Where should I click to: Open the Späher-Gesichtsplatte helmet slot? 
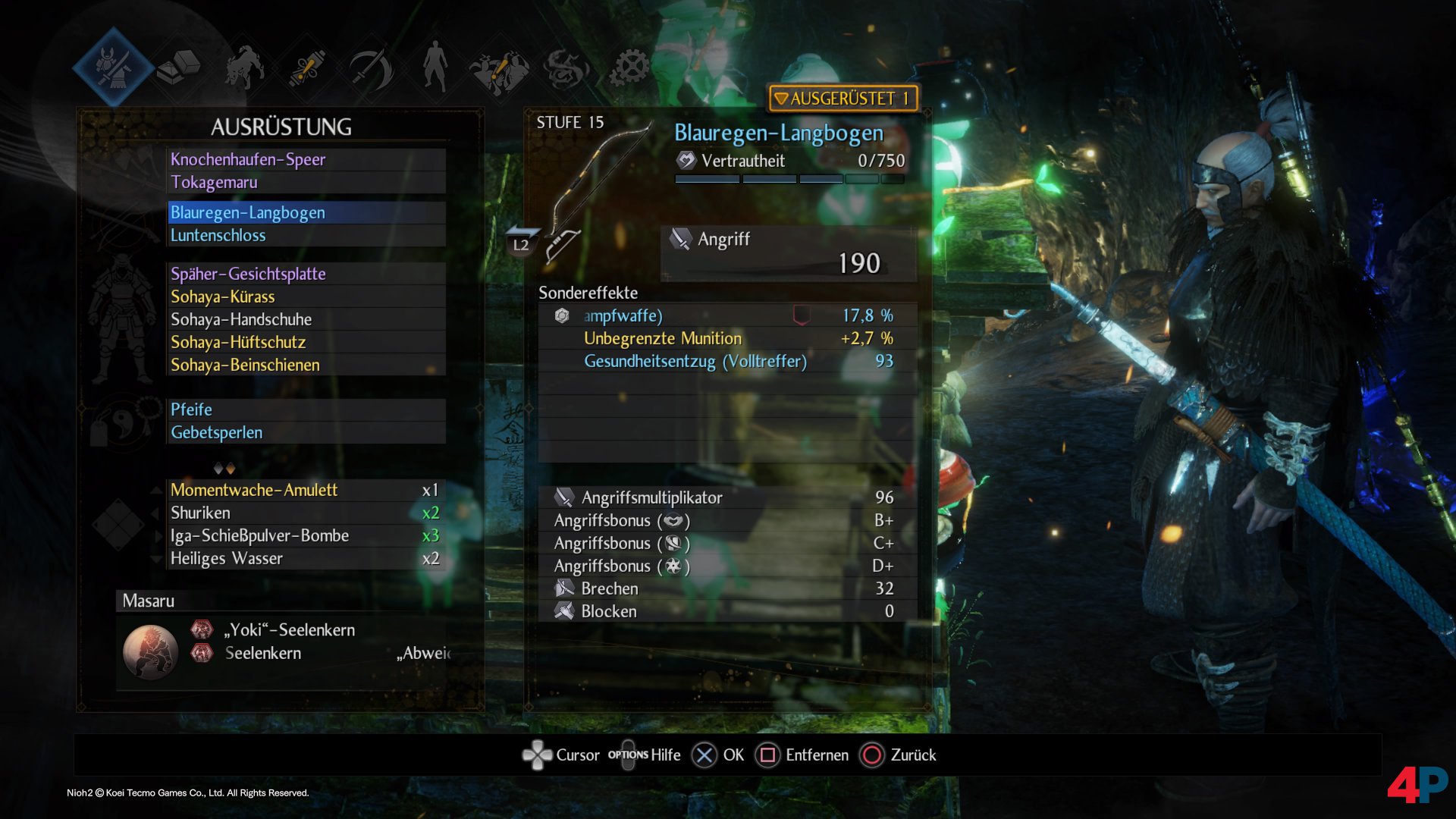point(306,274)
